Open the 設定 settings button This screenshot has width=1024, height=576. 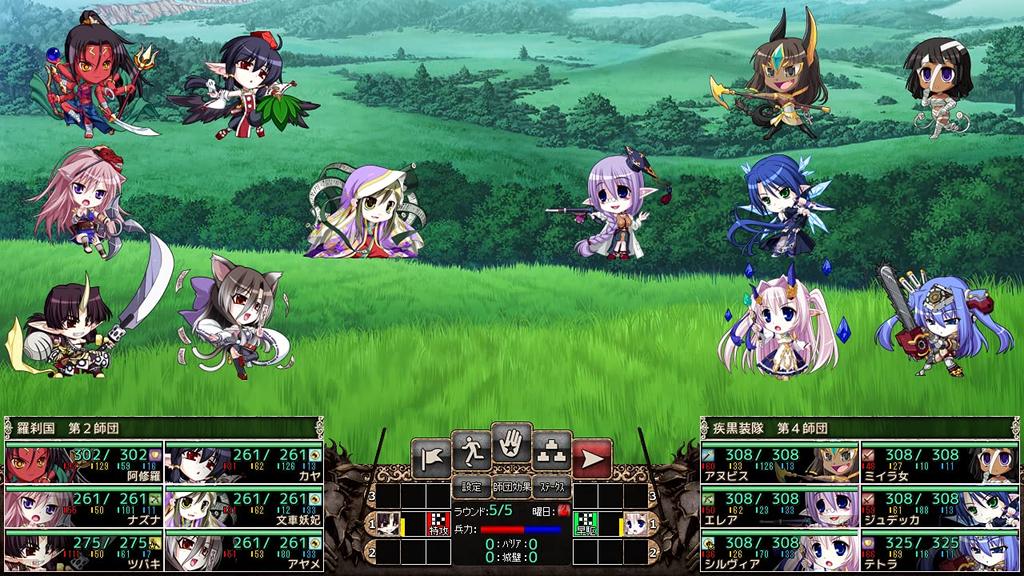click(470, 489)
